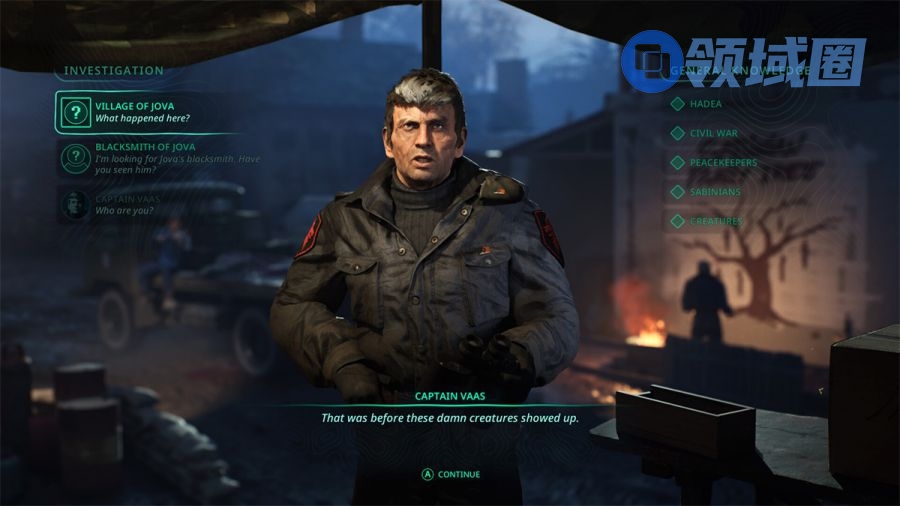Ask about the Civil War
This screenshot has height=506, width=900.
[x=713, y=133]
